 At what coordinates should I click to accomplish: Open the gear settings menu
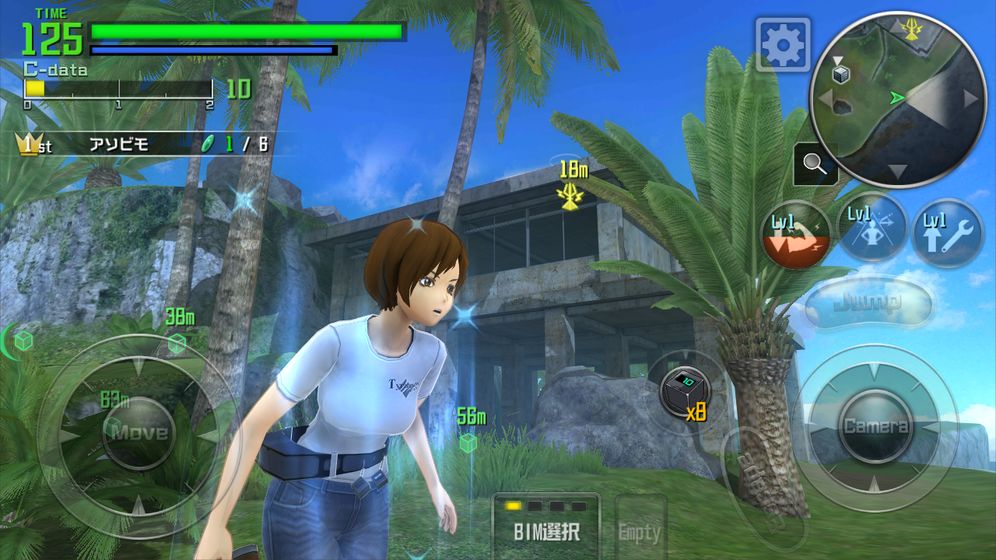coord(782,44)
